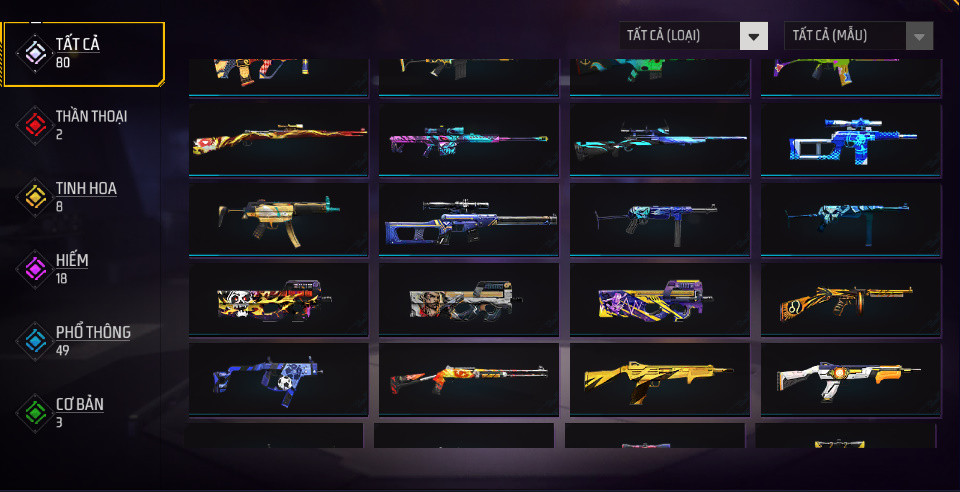Expand the Tất Cả (Mẫu) dropdown
This screenshot has width=960, height=492.
(858, 36)
